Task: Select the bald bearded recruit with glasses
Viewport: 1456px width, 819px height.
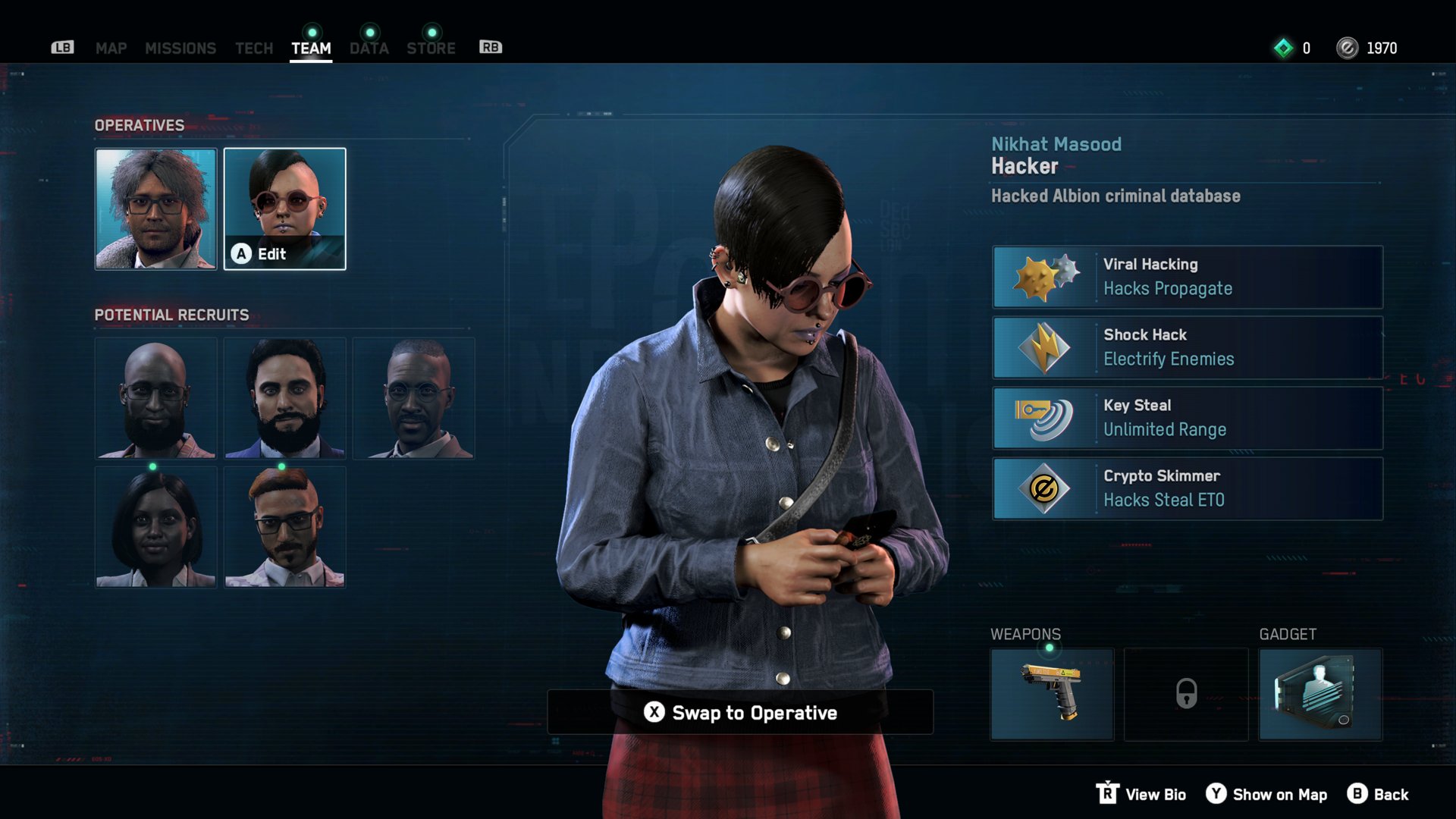Action: pyautogui.click(x=155, y=398)
